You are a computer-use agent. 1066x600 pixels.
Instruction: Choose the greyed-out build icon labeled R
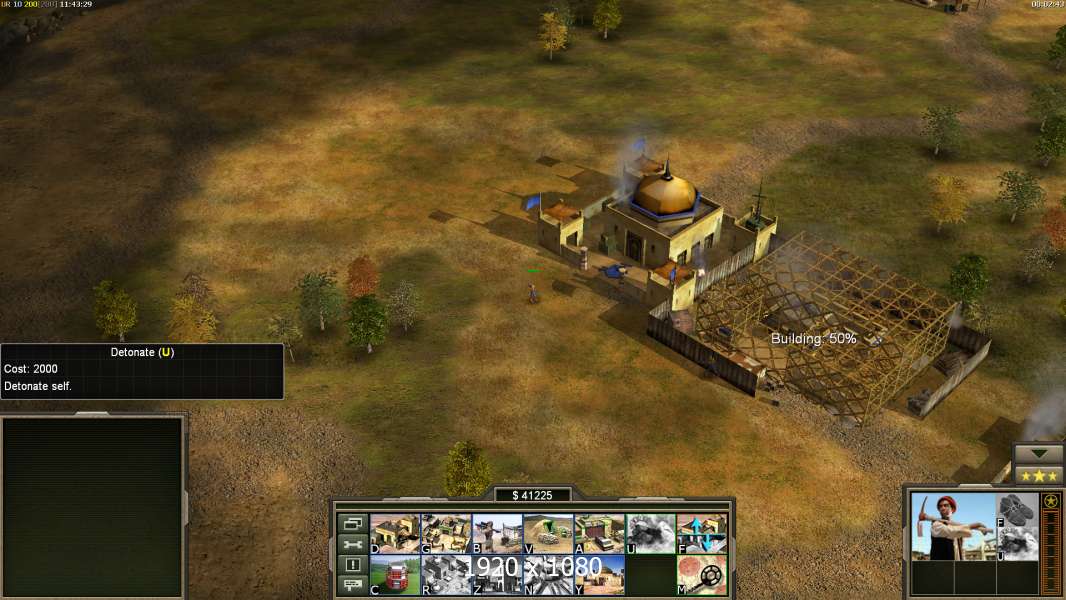pos(446,574)
